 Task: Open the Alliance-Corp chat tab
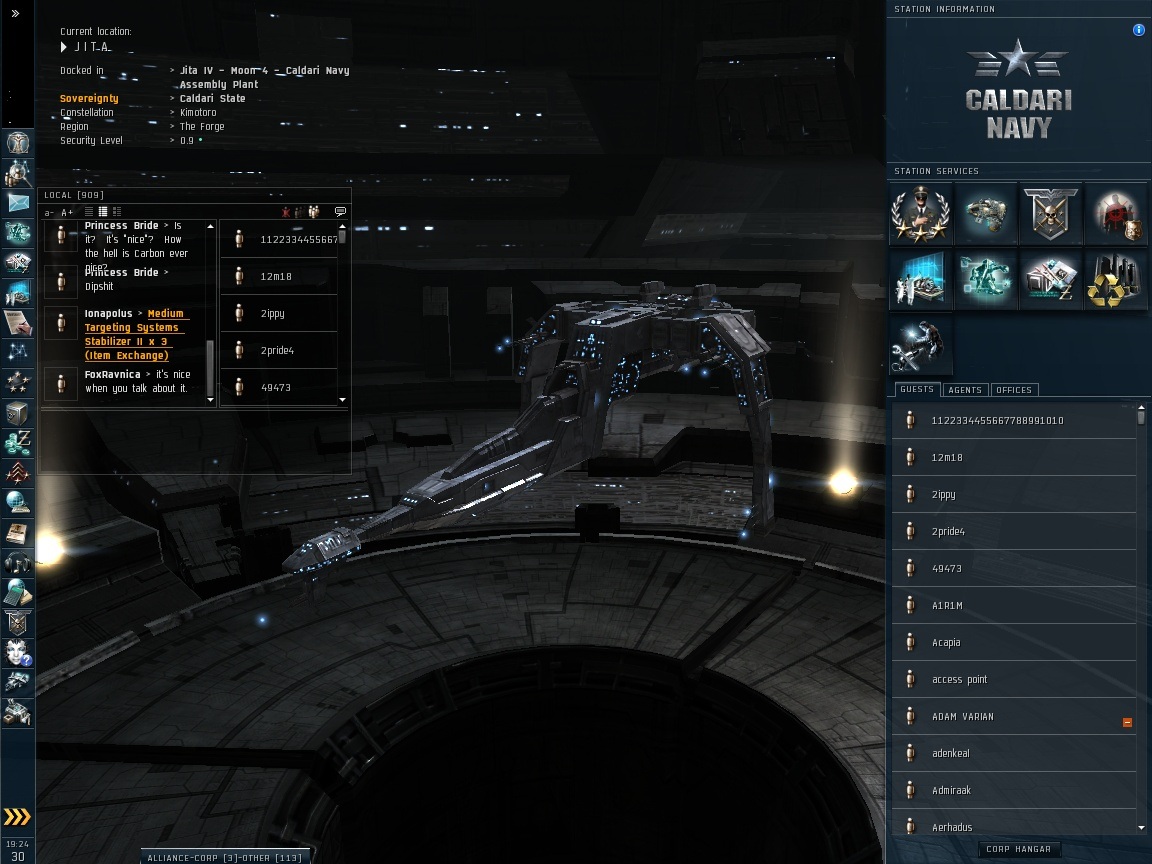tap(223, 857)
